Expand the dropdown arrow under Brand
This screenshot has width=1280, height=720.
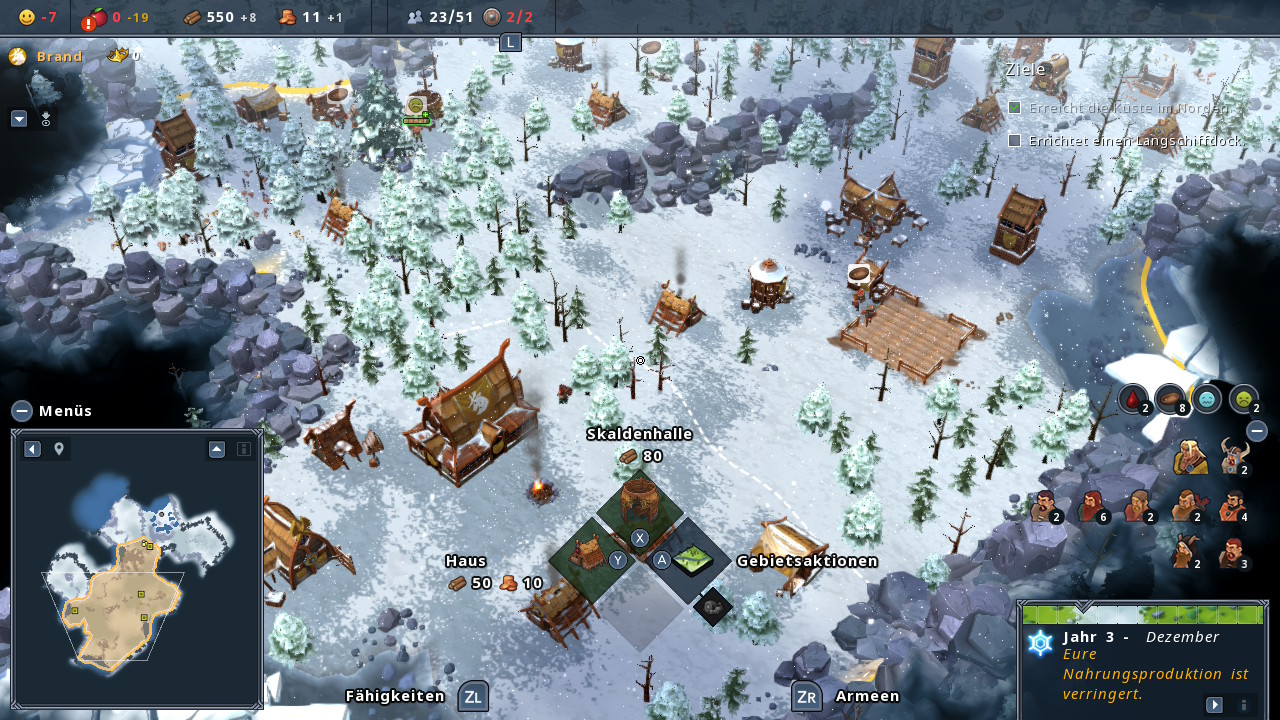click(x=19, y=118)
